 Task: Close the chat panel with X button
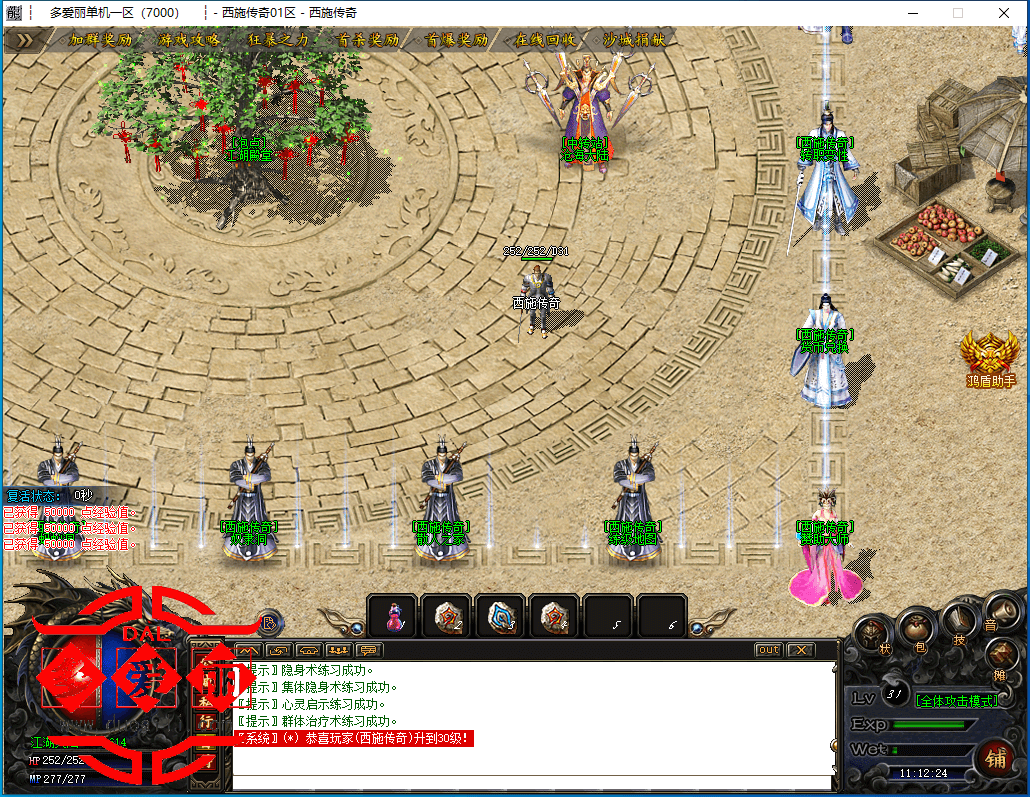click(800, 650)
